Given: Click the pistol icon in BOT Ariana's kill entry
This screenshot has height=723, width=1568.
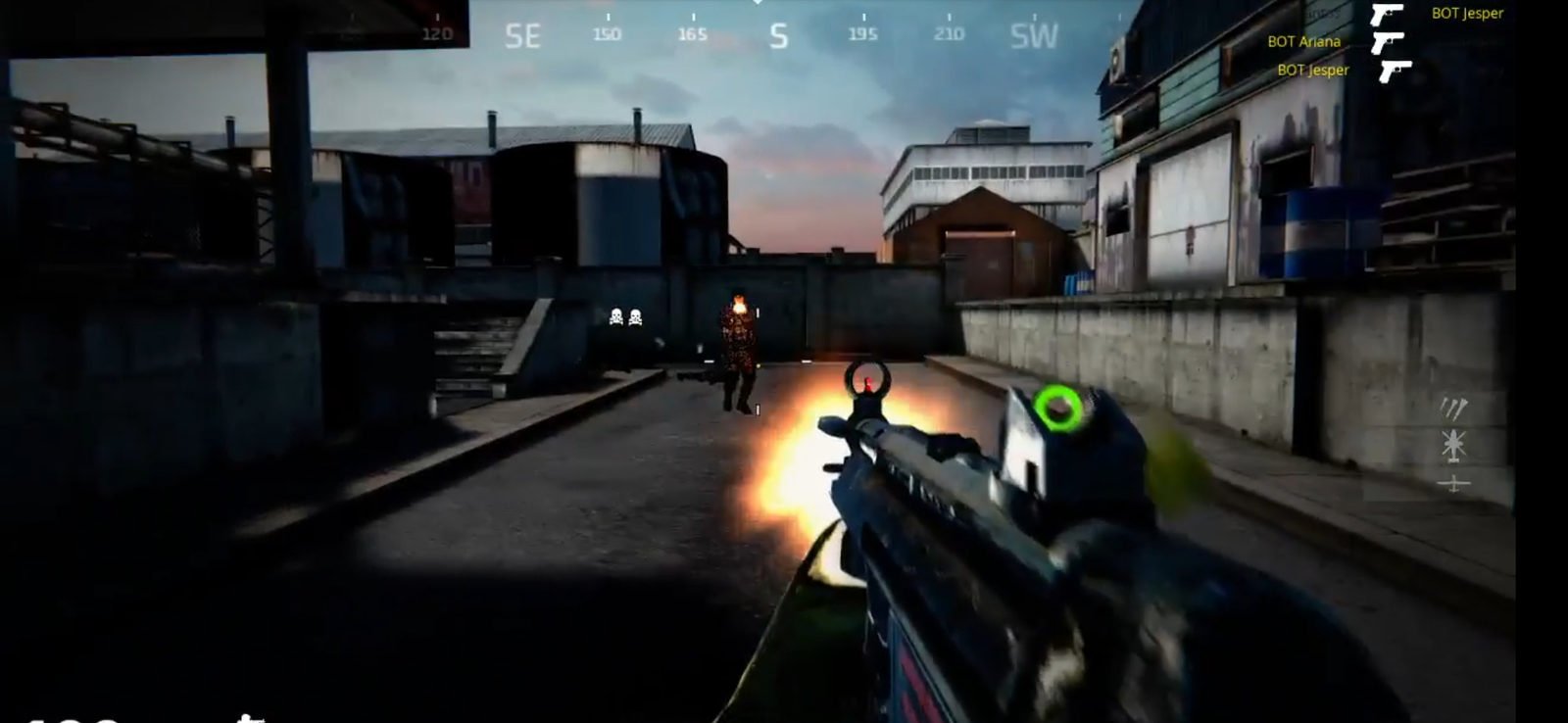Looking at the screenshot, I should (1388, 43).
